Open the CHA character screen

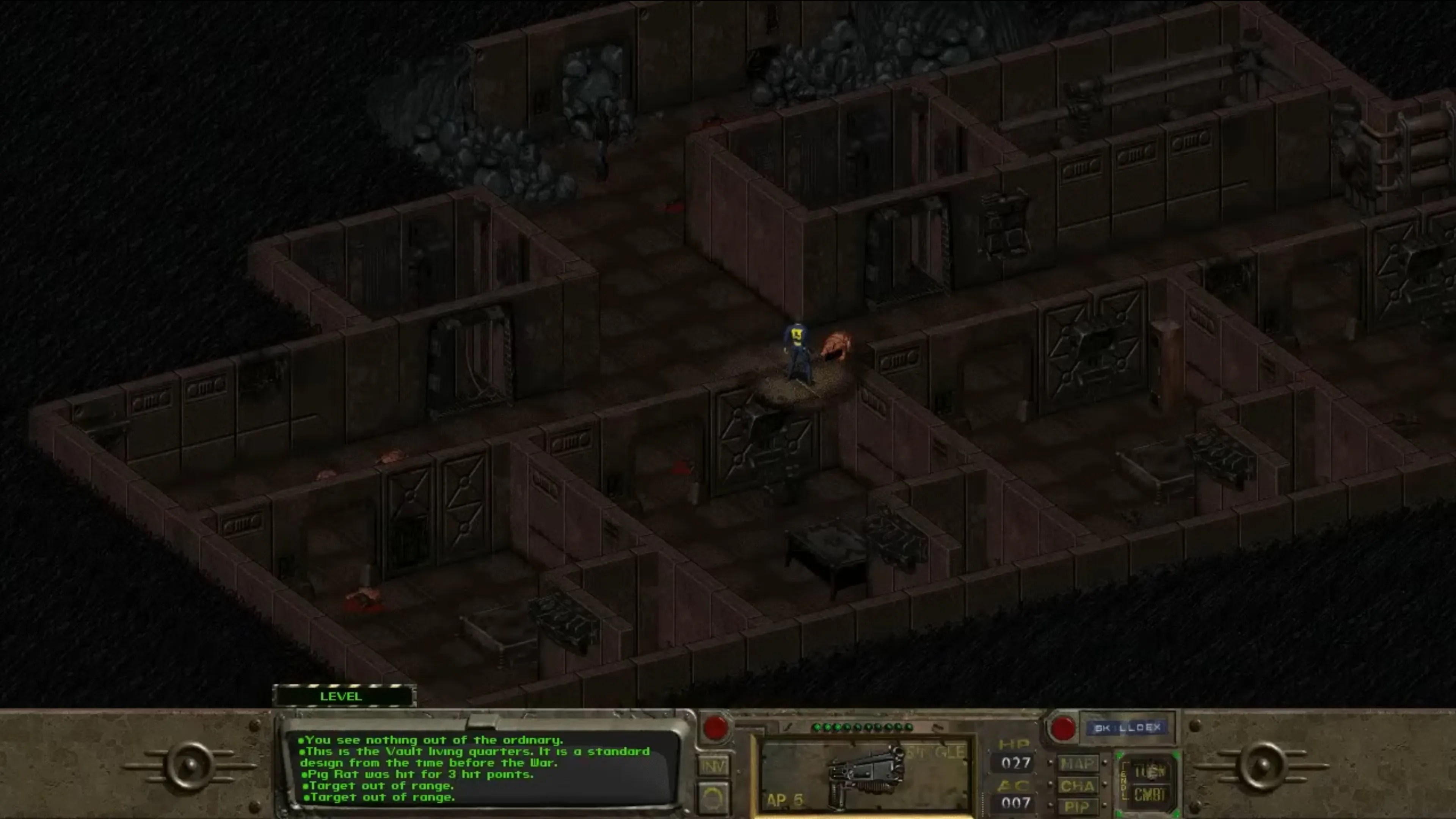(1078, 785)
